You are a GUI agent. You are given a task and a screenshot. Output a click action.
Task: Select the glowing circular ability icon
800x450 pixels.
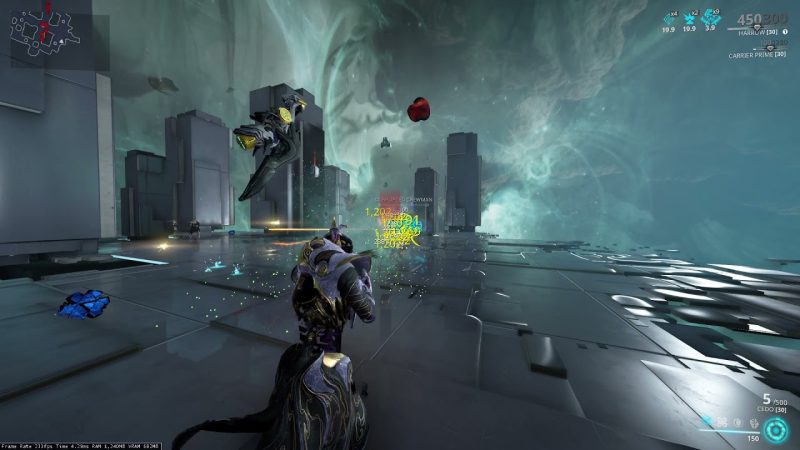tap(775, 428)
